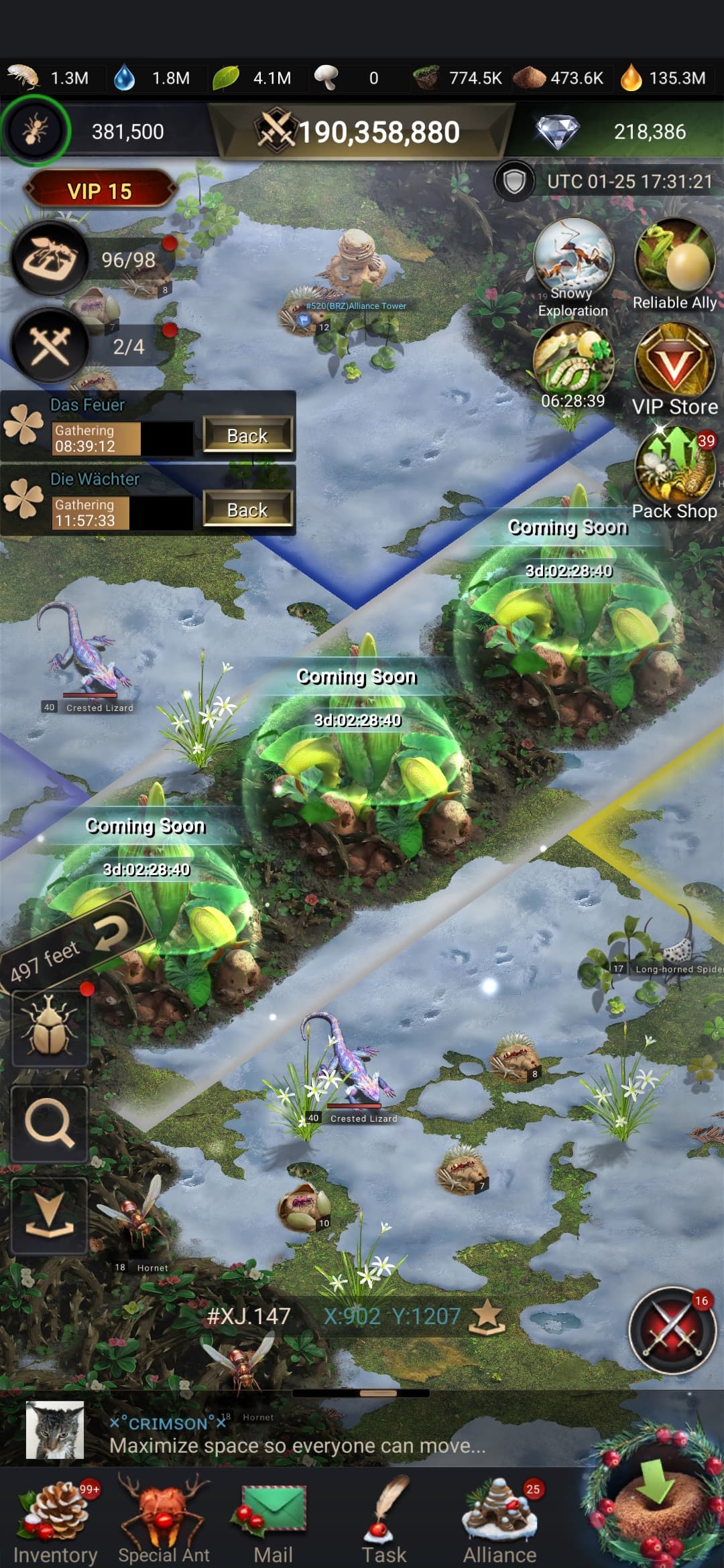Bookmark this location with the star
This screenshot has width=724, height=1568.
(x=487, y=1317)
